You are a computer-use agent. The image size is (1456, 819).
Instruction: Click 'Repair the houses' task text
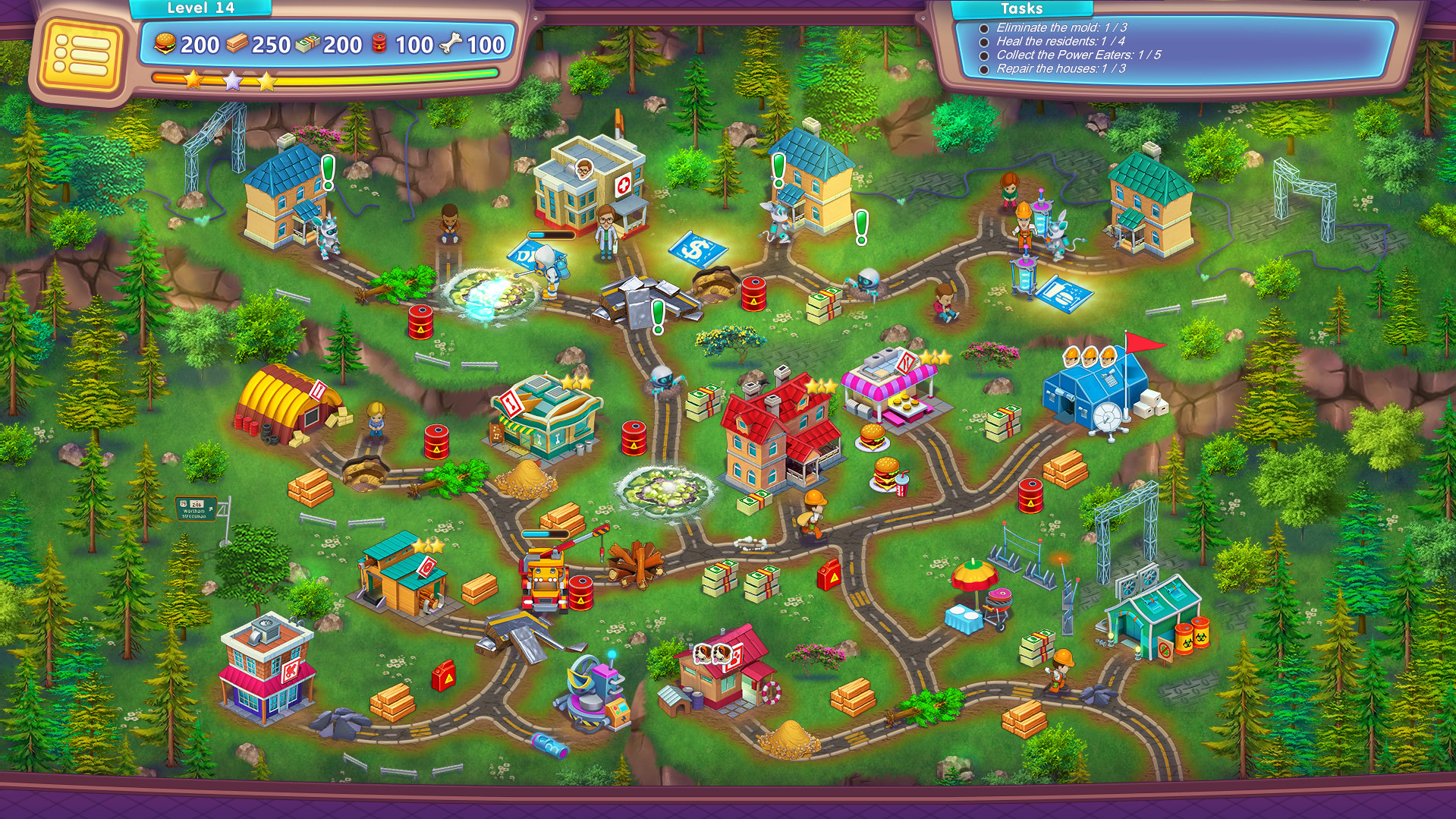coord(1054,68)
